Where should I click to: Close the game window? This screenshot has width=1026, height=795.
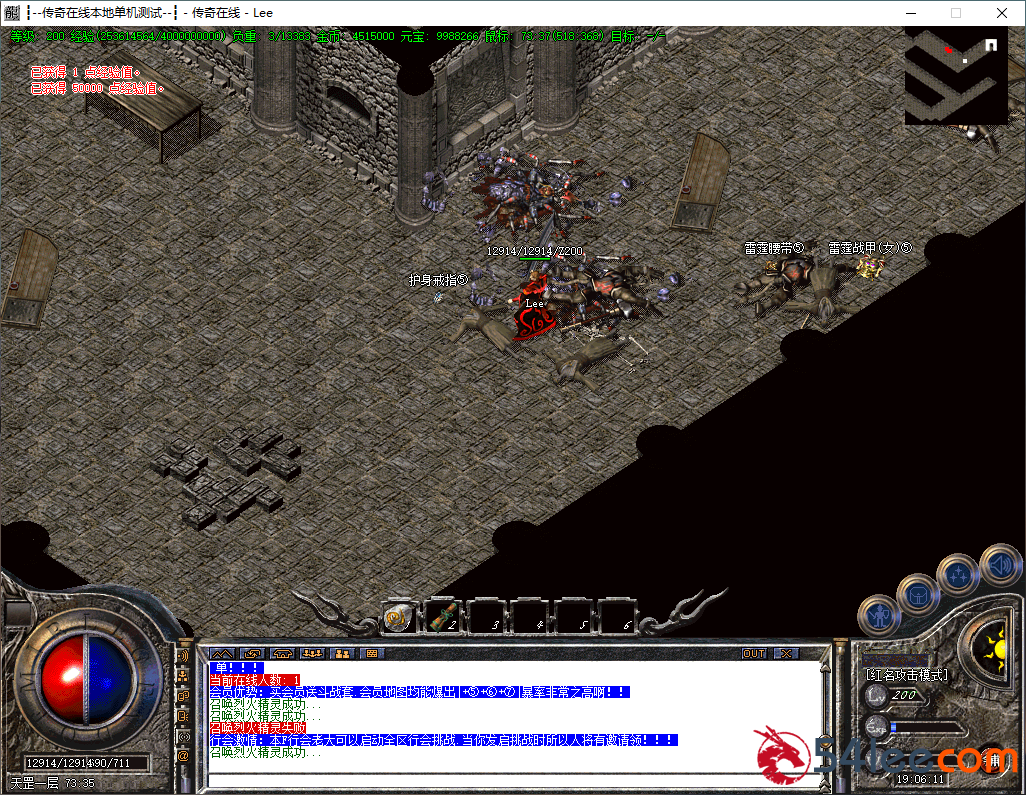point(1002,13)
